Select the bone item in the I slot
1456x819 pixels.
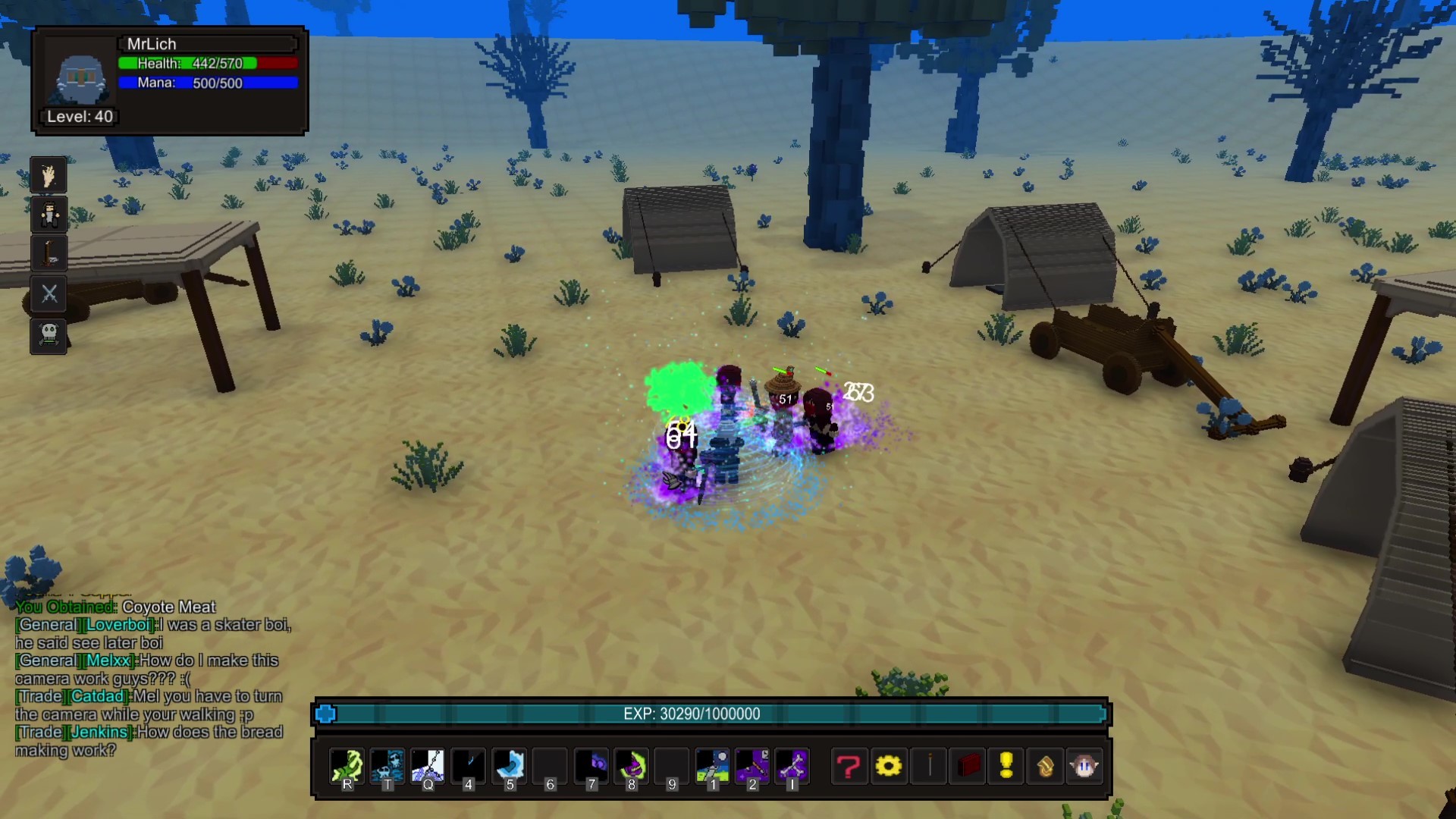point(792,766)
